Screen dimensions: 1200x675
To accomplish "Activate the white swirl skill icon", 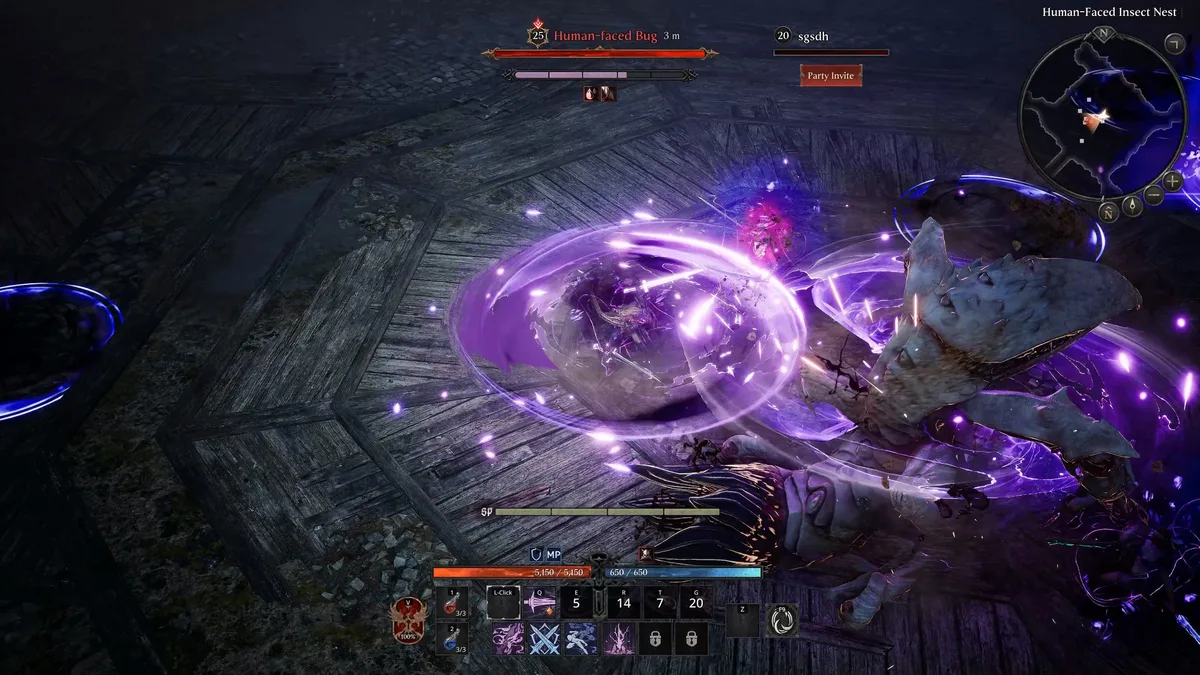I will click(x=782, y=621).
